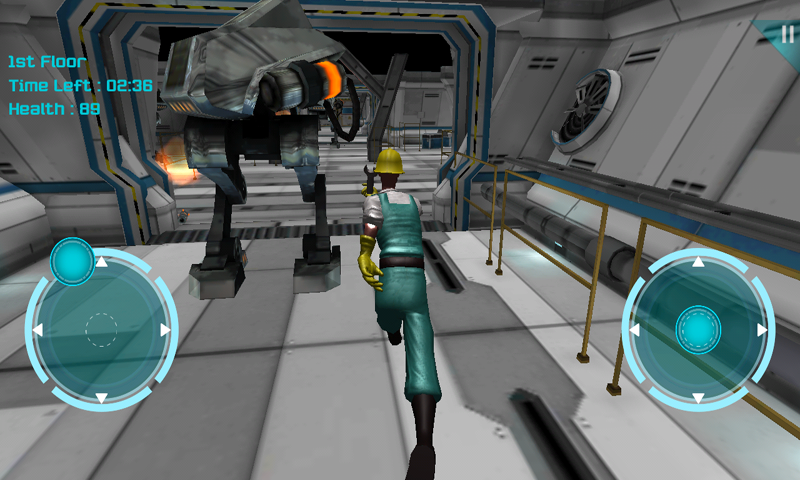Pause the game using the pause icon
This screenshot has width=800, height=480.
pyautogui.click(x=787, y=33)
